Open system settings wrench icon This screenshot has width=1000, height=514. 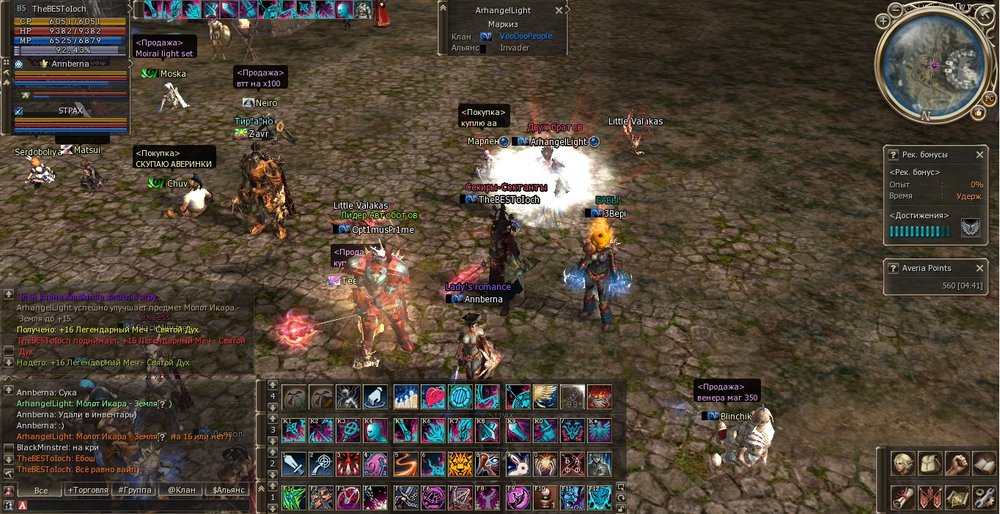[x=985, y=497]
